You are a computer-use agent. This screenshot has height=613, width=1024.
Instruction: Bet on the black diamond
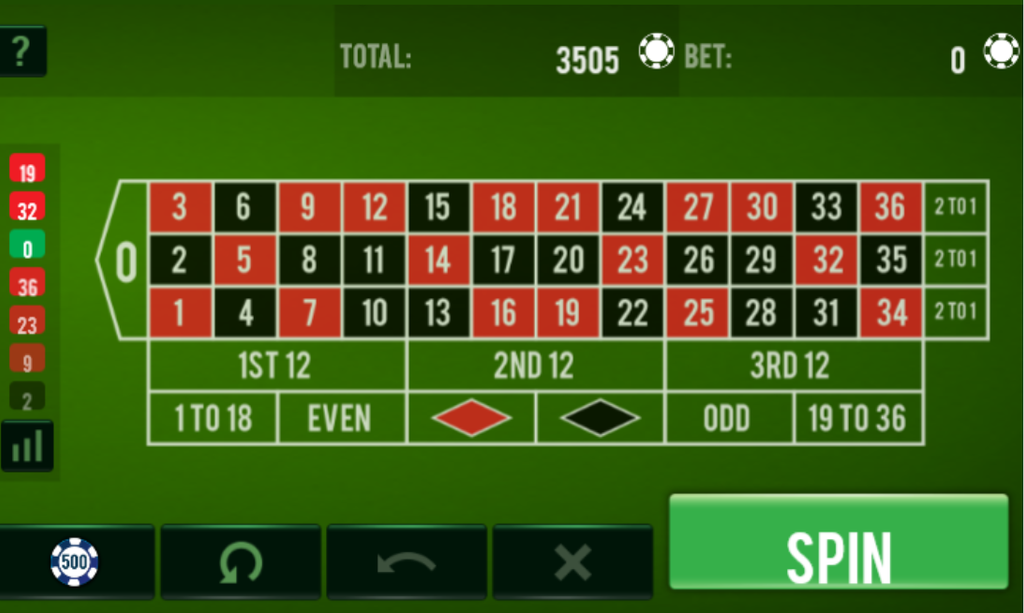pos(600,419)
